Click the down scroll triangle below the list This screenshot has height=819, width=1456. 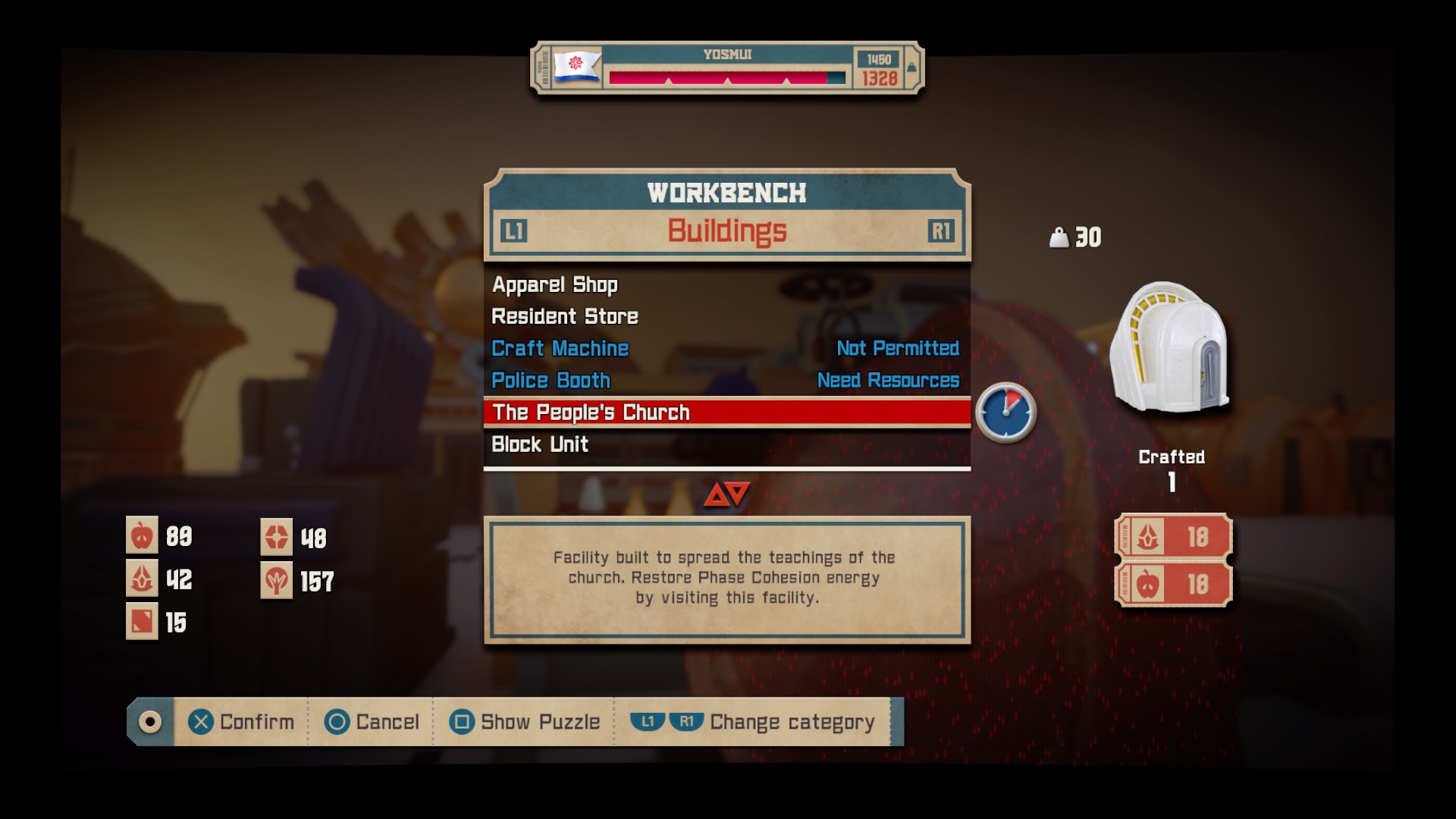click(736, 493)
